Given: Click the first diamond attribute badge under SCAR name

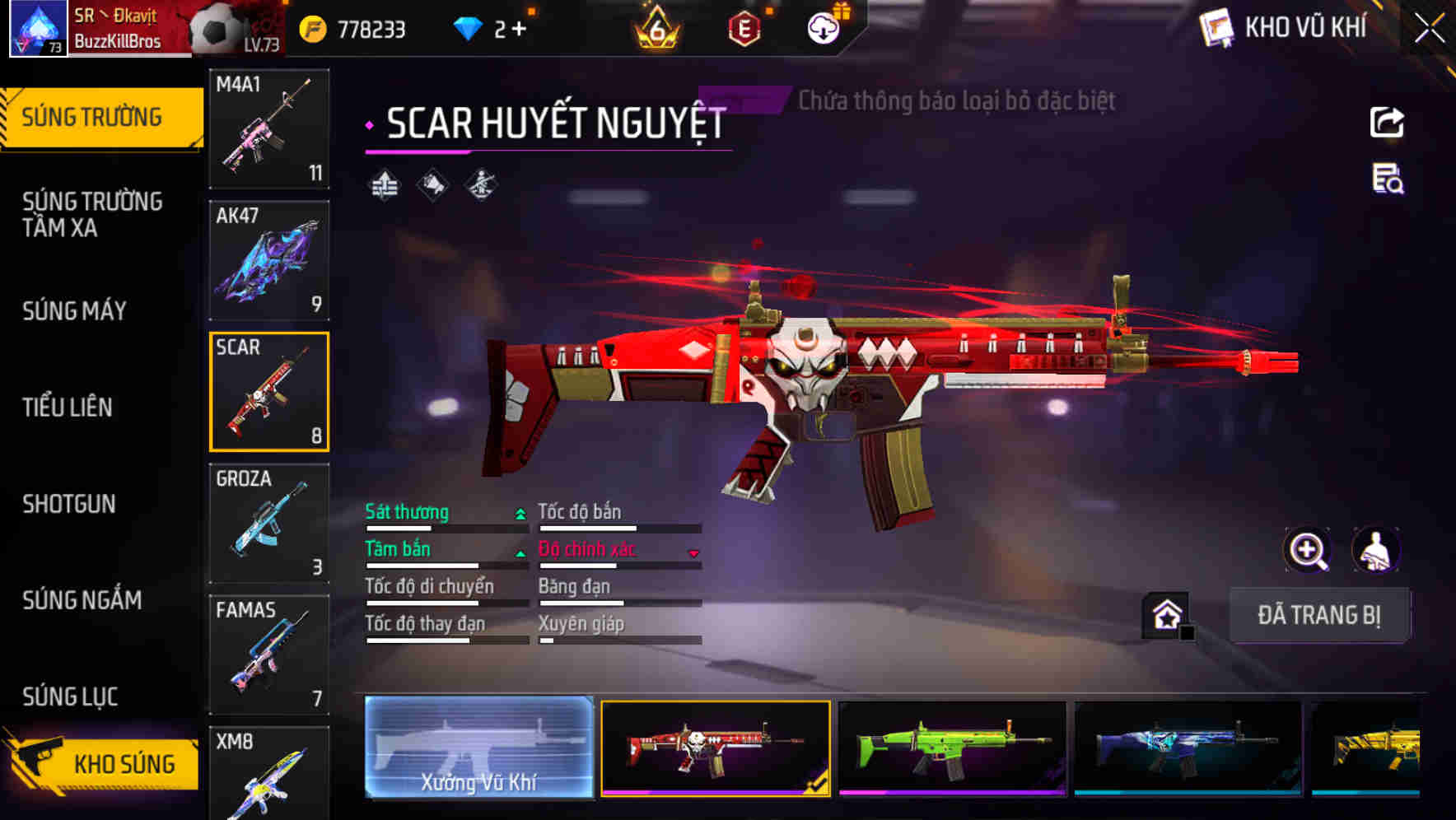Looking at the screenshot, I should pos(384,183).
